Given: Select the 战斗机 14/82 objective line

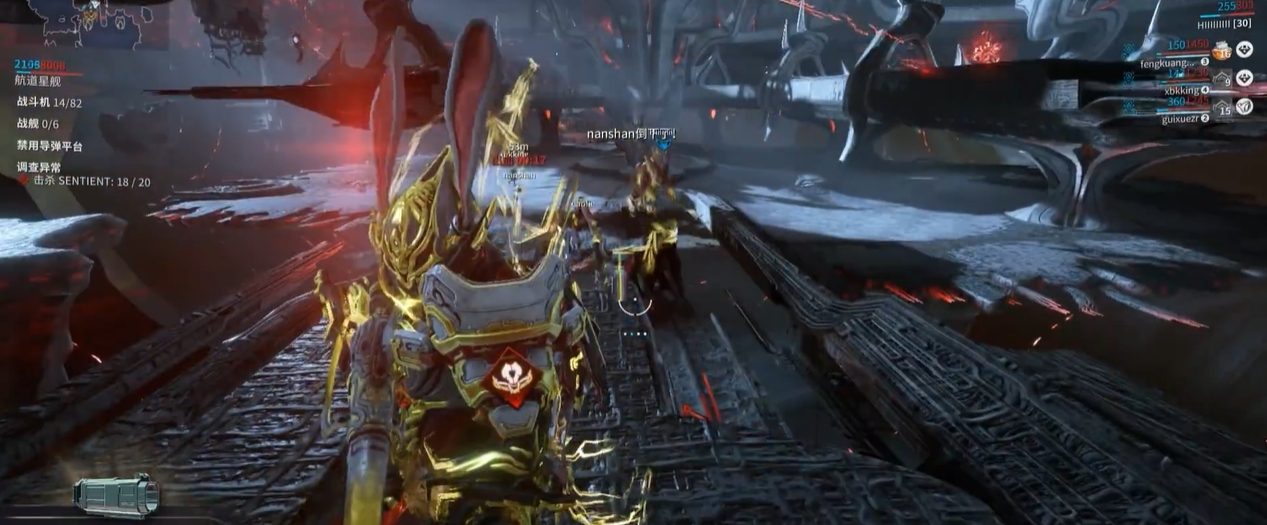Looking at the screenshot, I should [49, 102].
